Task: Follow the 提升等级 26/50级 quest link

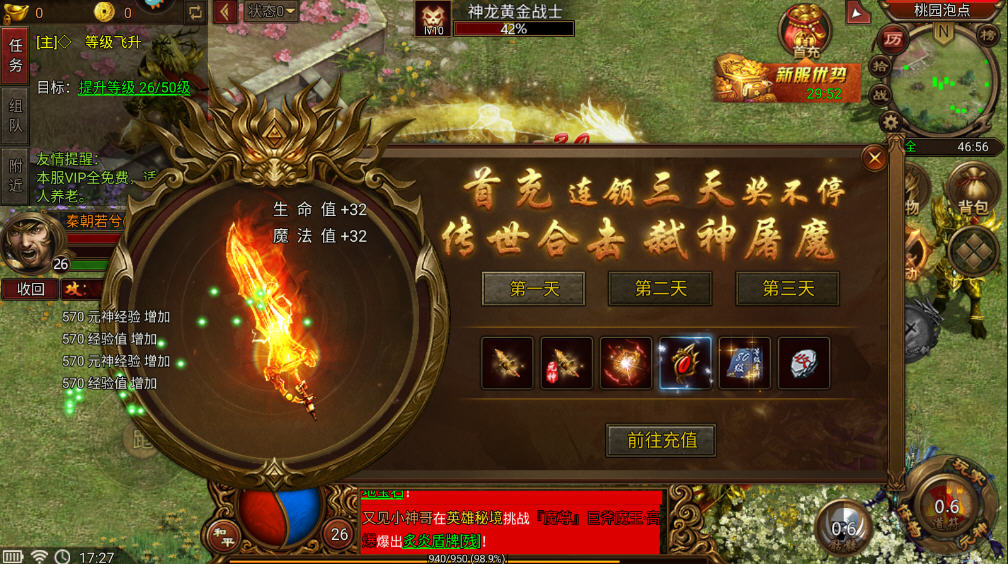Action: click(x=134, y=88)
